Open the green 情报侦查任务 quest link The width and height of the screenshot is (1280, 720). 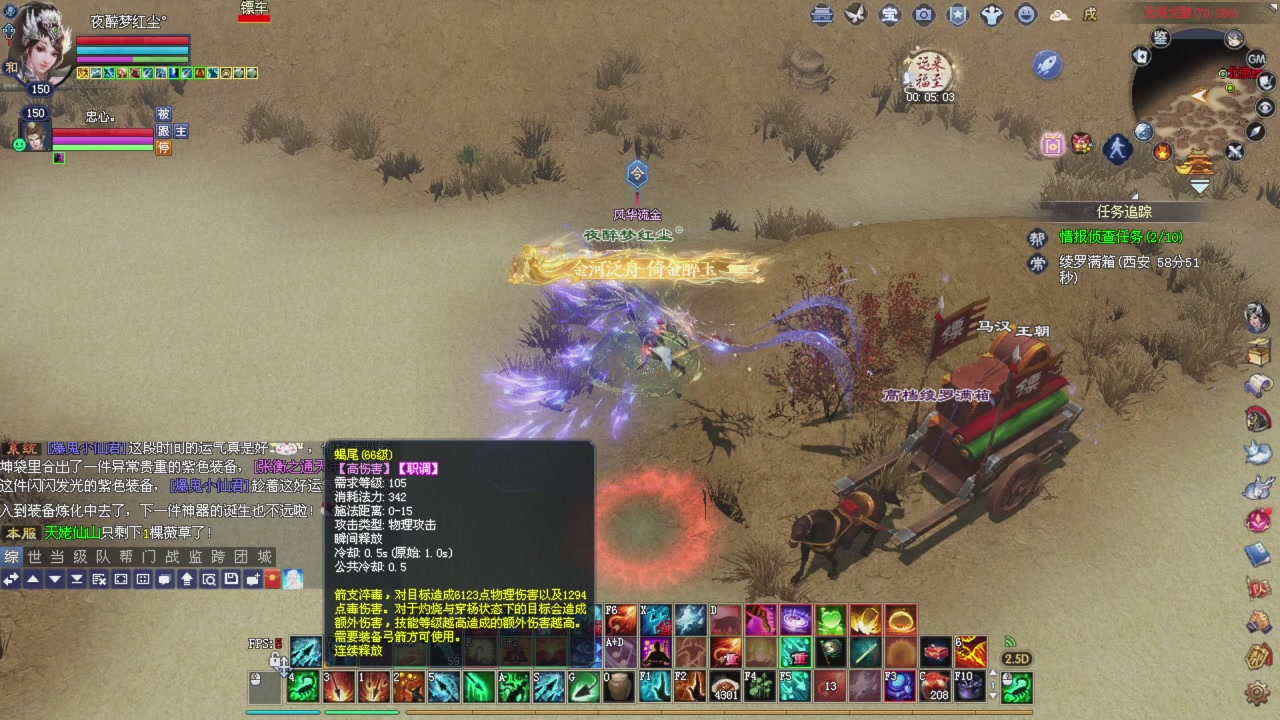pos(1100,238)
